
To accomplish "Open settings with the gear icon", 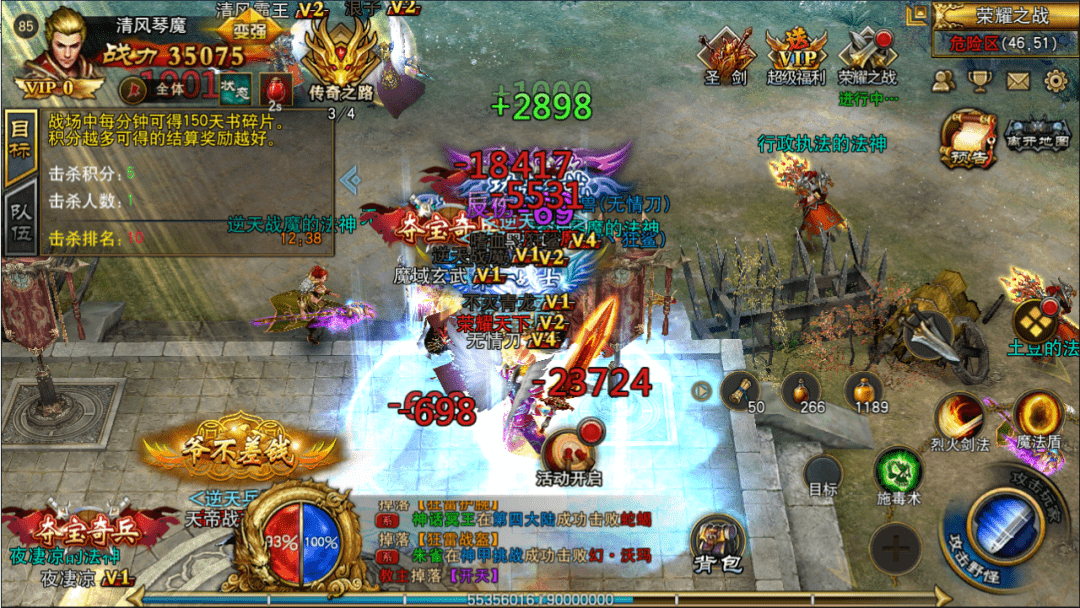I will [1056, 81].
